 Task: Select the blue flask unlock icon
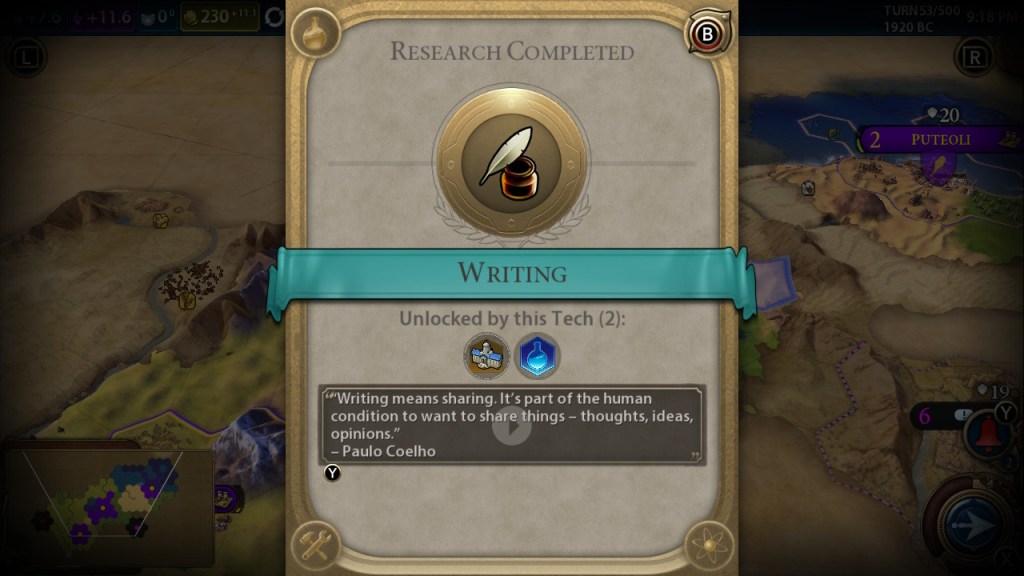pos(537,356)
